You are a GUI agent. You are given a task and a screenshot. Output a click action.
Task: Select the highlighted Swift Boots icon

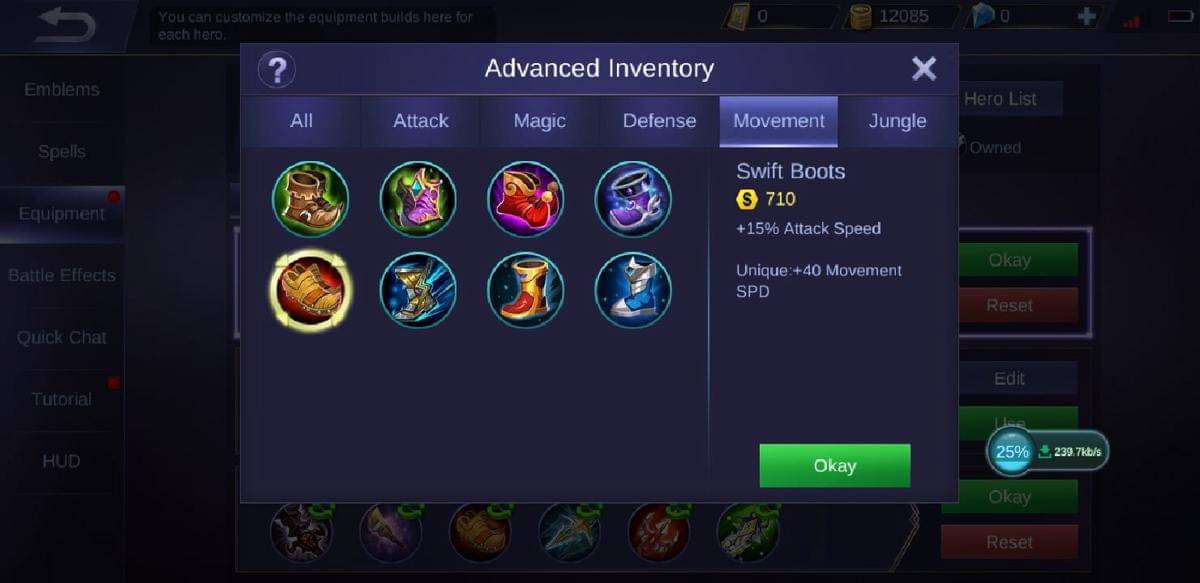pos(310,290)
